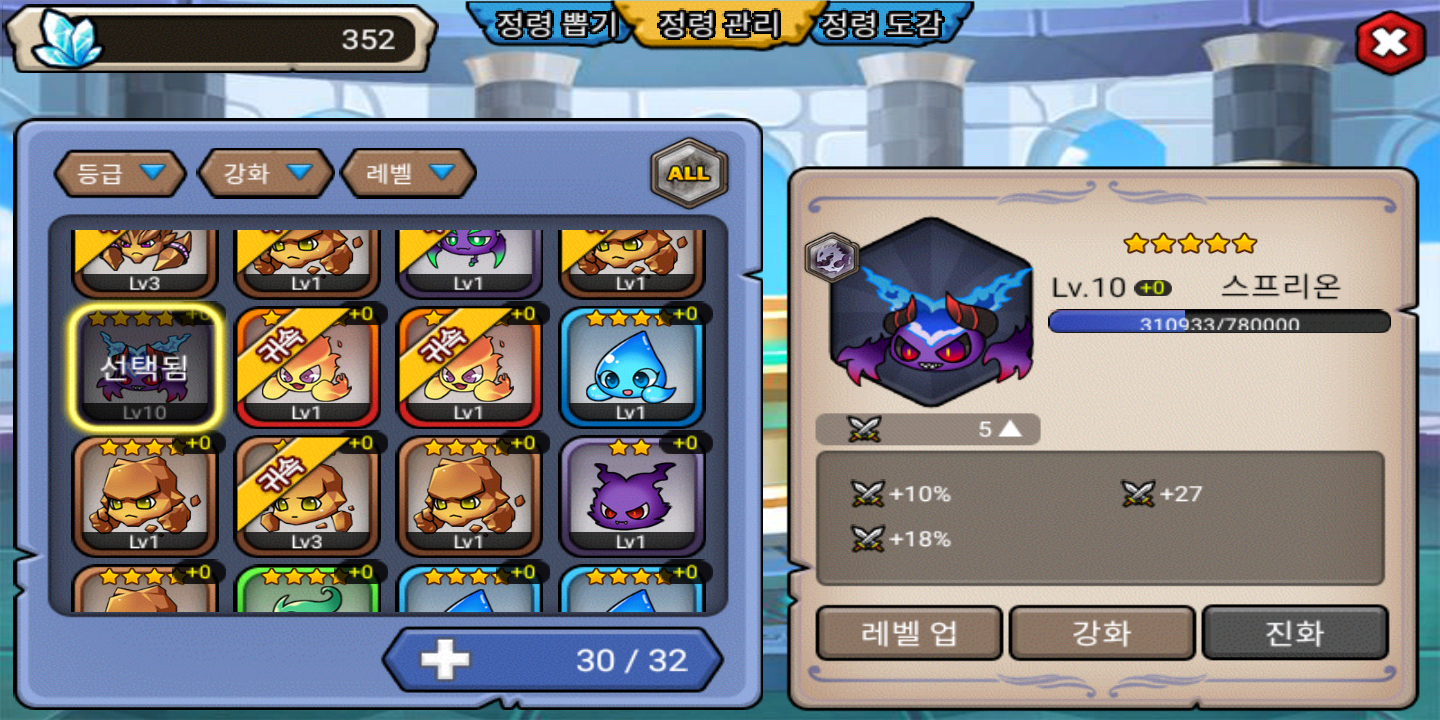The height and width of the screenshot is (720, 1440).
Task: Toggle the ALL hexagon filter
Action: click(x=688, y=174)
